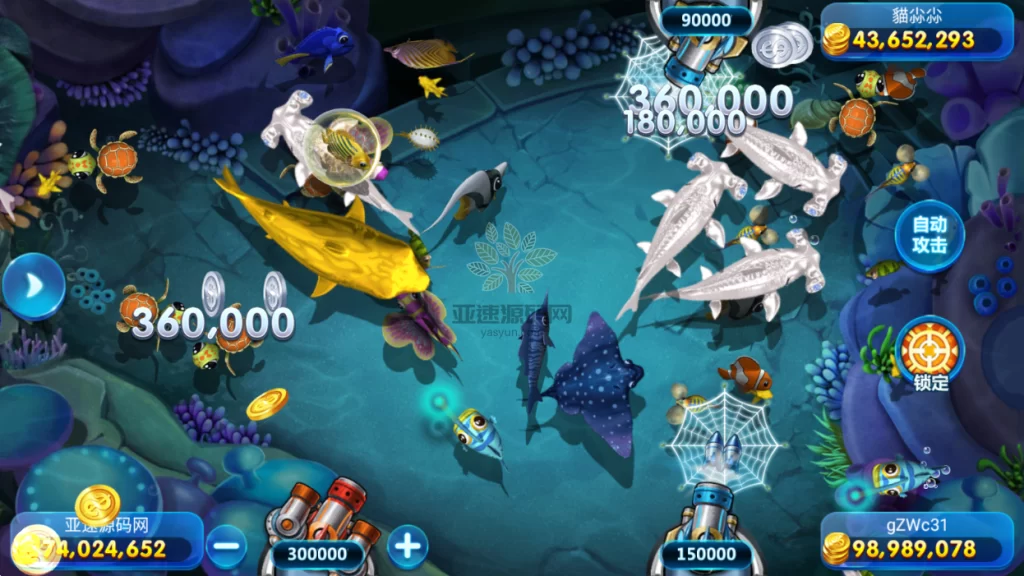Screen dimensions: 1024x576
Task: Expand the blue arrow side menu
Action: [32, 287]
